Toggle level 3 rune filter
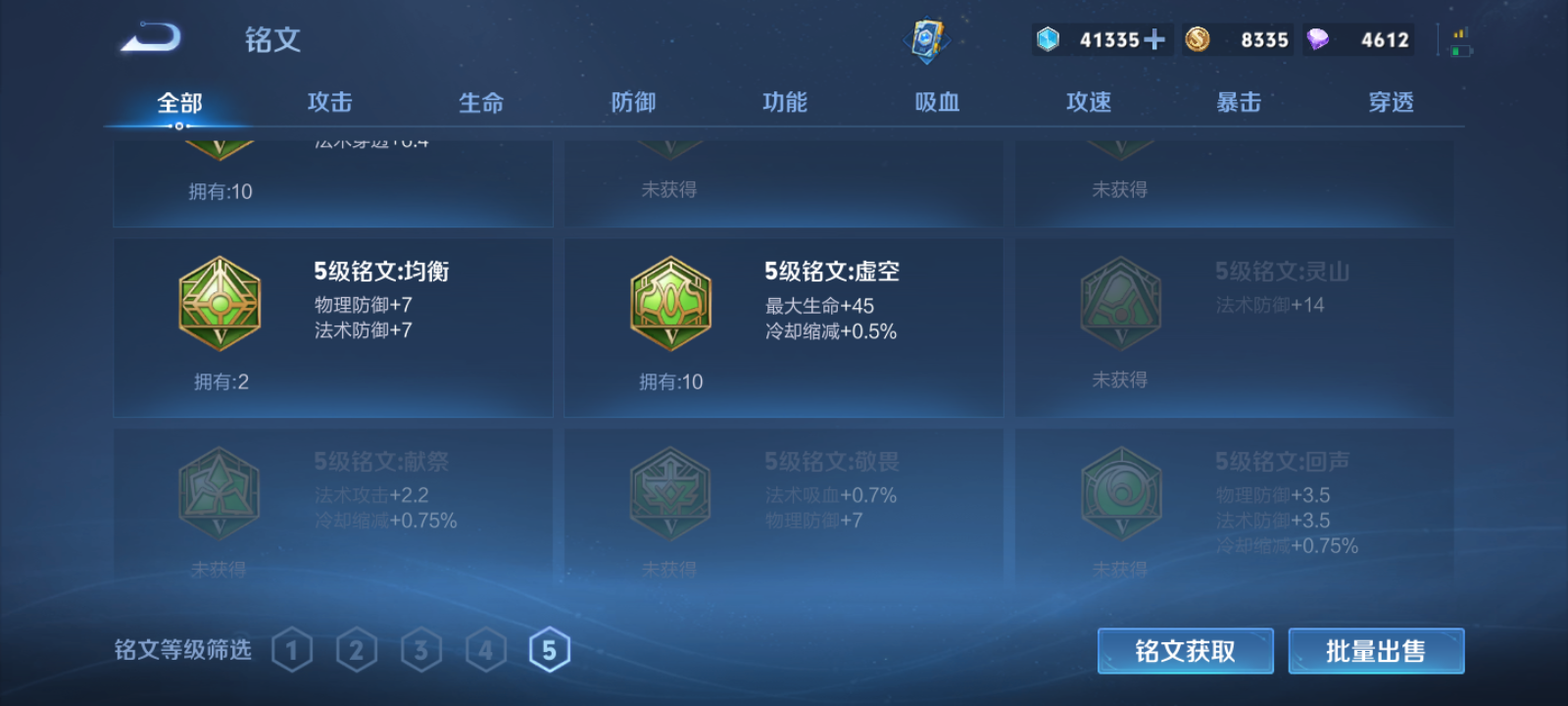 (421, 648)
